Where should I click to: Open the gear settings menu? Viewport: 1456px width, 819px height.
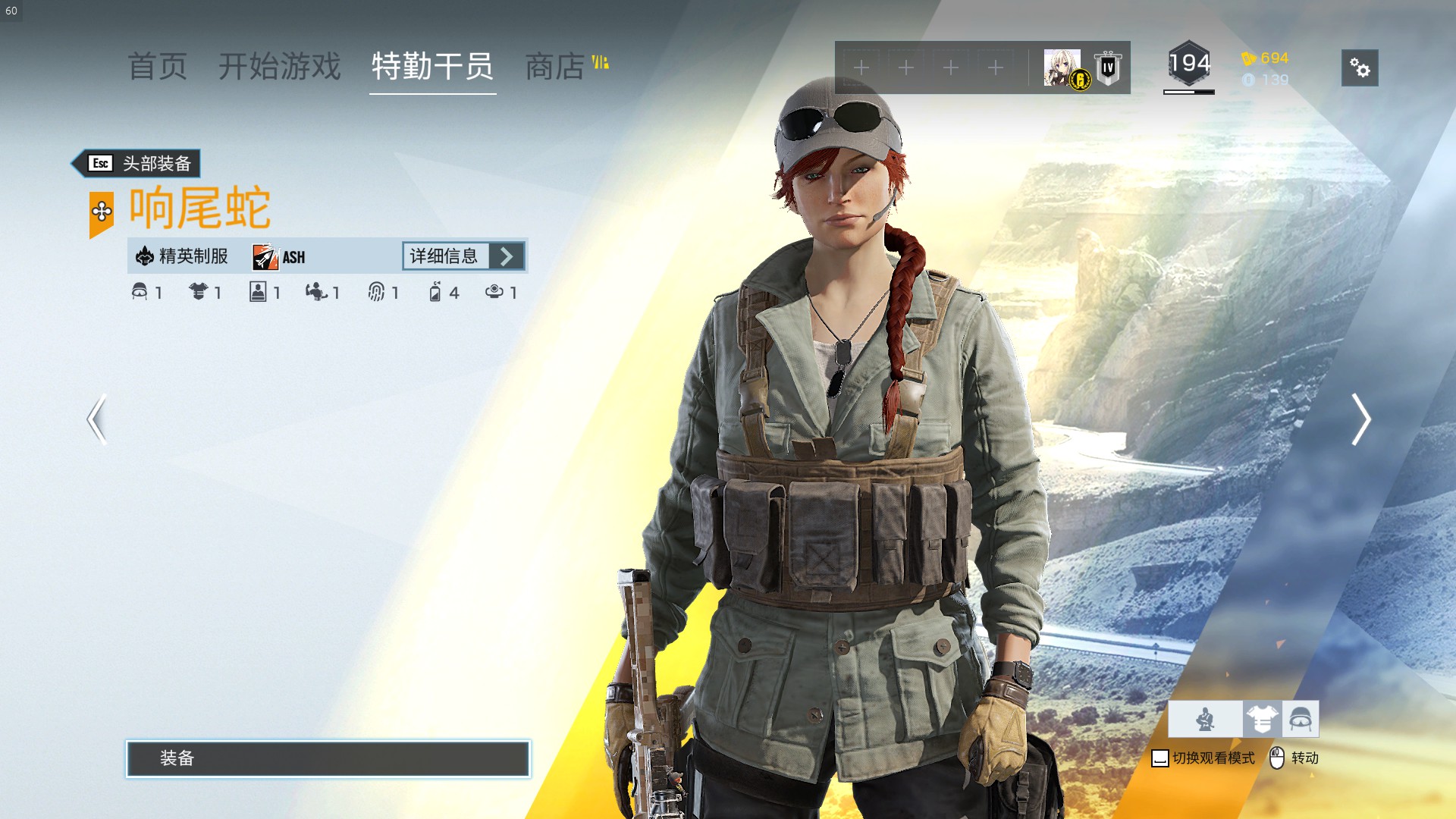[1359, 68]
